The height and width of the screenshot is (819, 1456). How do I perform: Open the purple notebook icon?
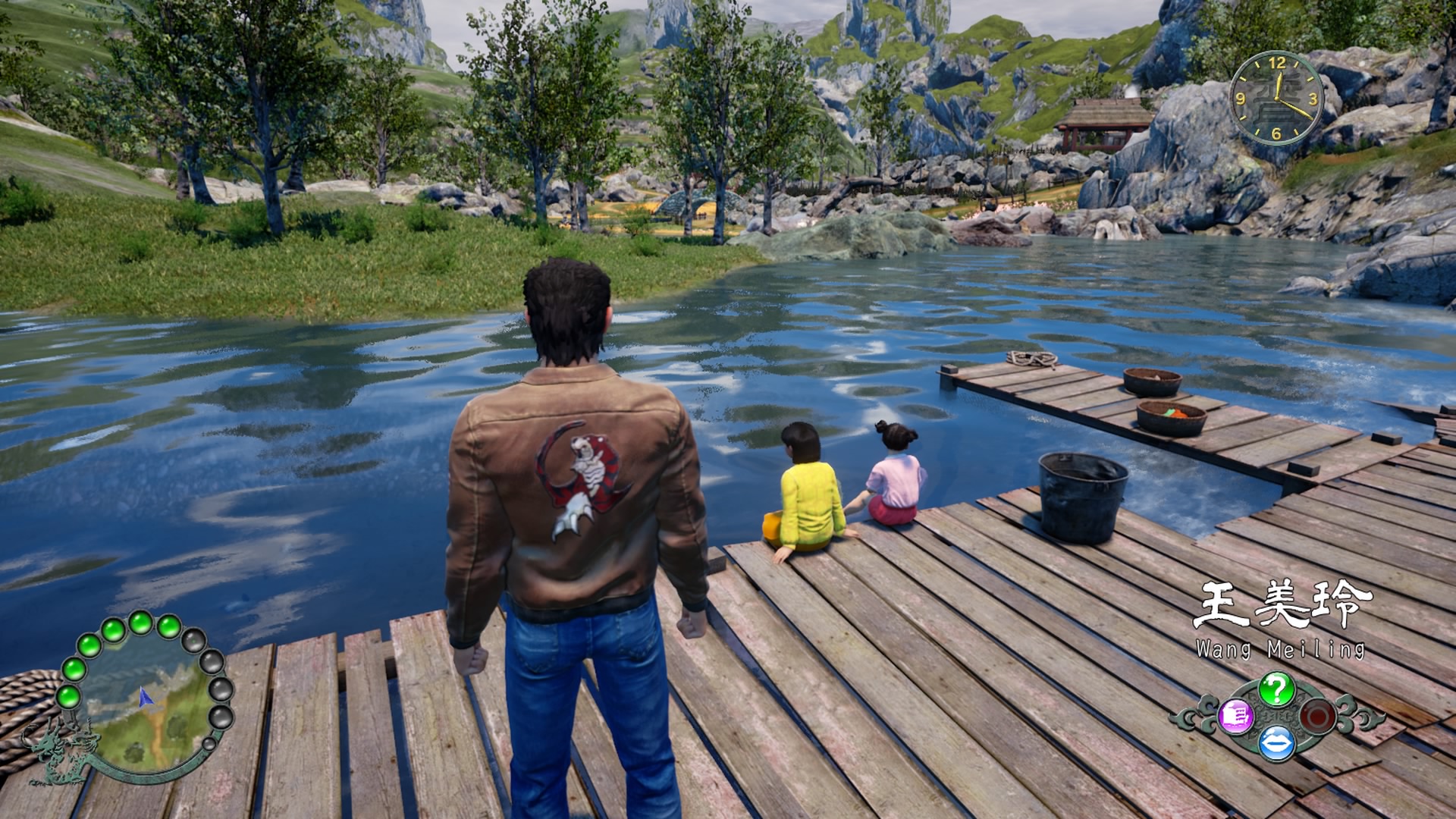(x=1235, y=716)
